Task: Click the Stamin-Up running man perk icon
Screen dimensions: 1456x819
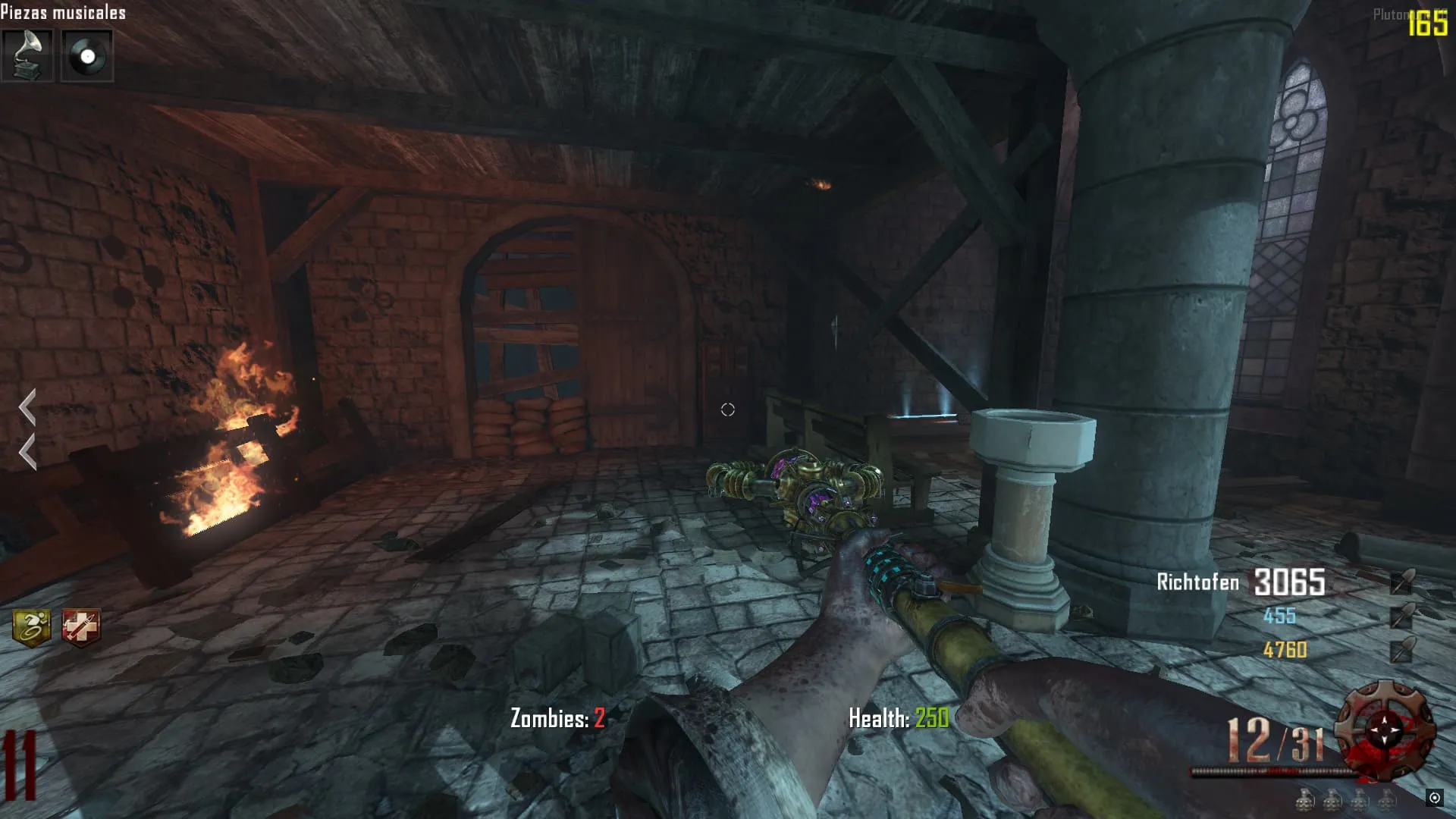Action: click(x=32, y=628)
